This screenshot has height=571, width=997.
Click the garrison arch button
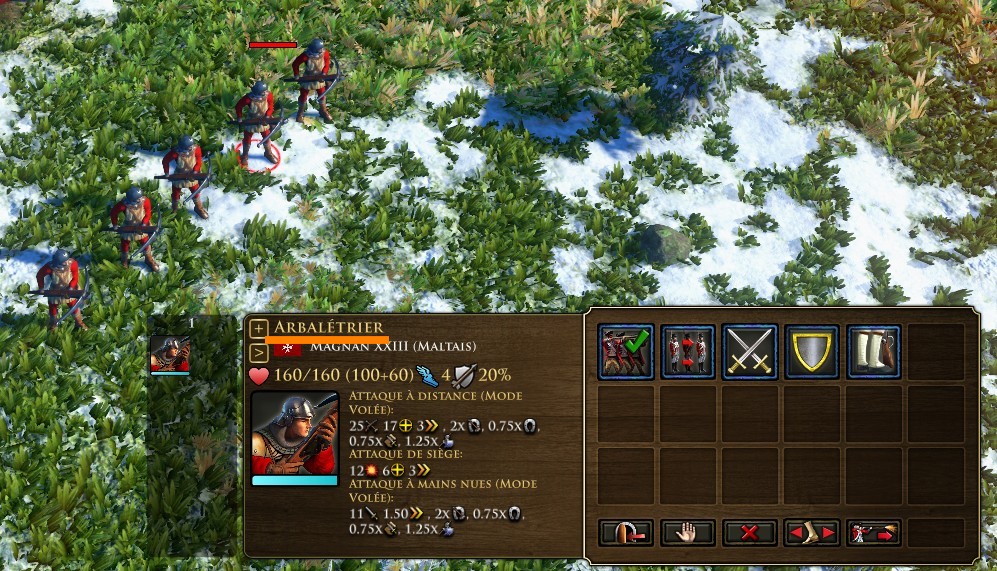tap(625, 533)
